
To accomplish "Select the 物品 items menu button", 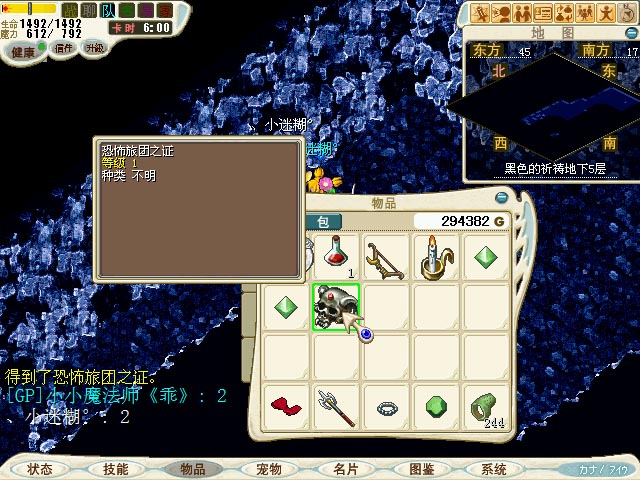I will (x=192, y=469).
